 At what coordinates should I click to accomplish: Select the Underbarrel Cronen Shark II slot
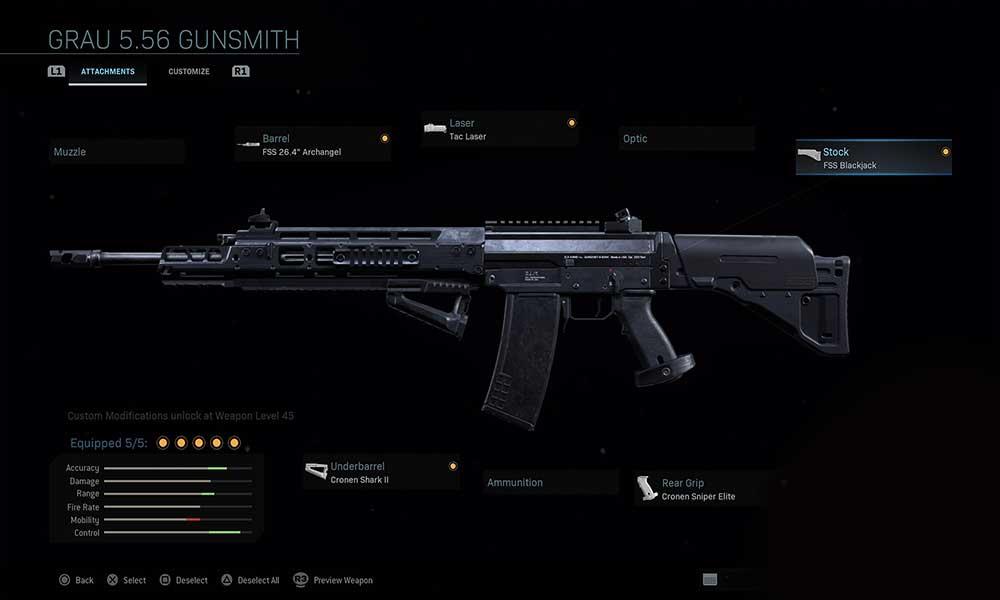381,472
